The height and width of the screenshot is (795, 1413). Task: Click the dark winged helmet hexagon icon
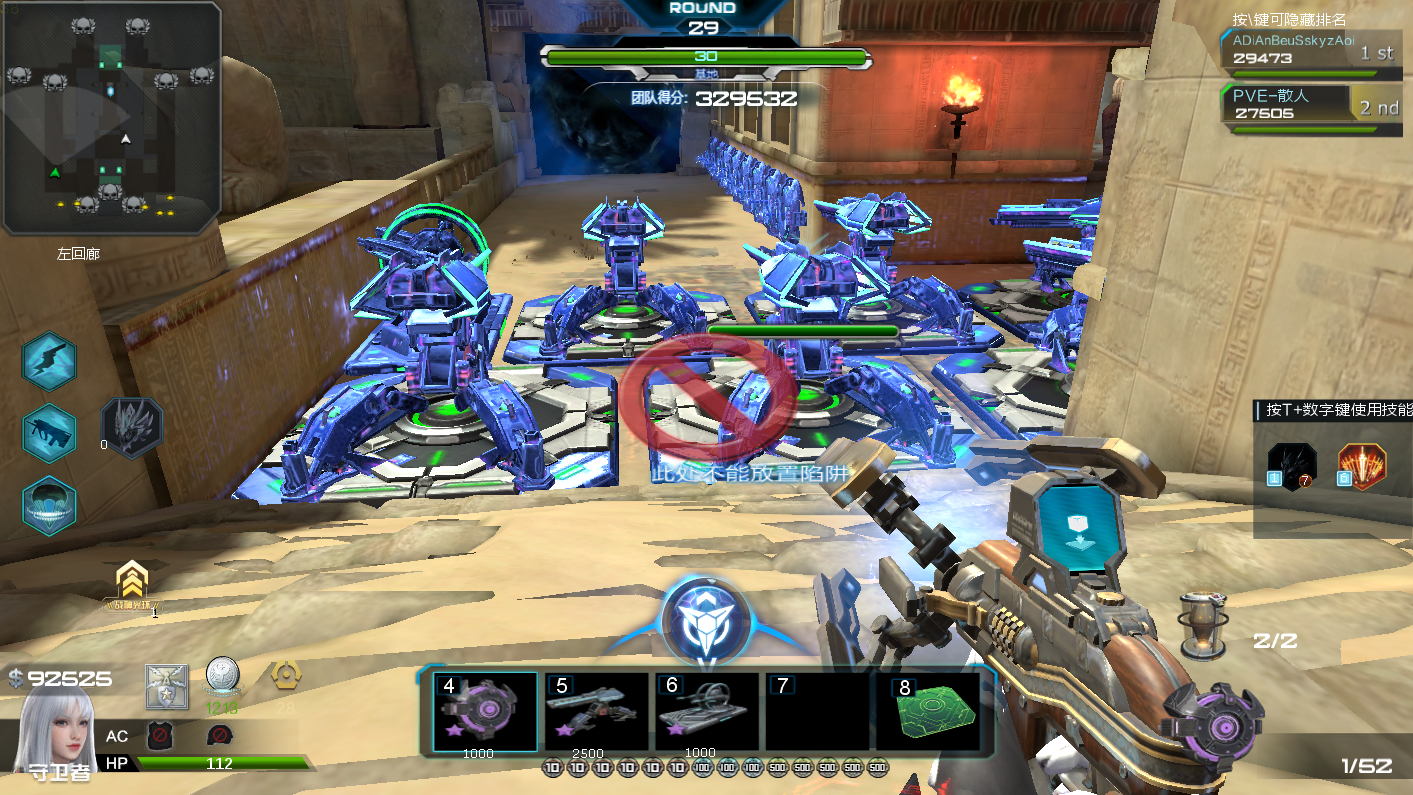pyautogui.click(x=133, y=428)
